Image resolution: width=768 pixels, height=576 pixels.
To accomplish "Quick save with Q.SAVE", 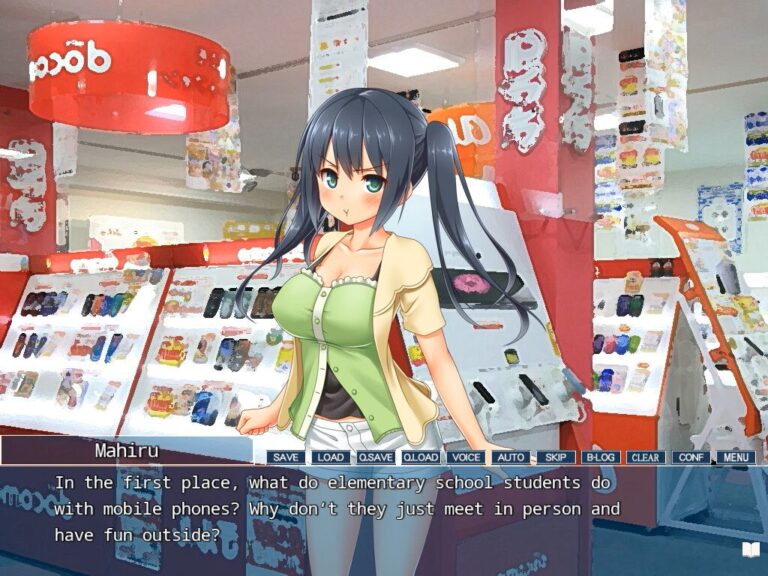I will click(x=376, y=457).
